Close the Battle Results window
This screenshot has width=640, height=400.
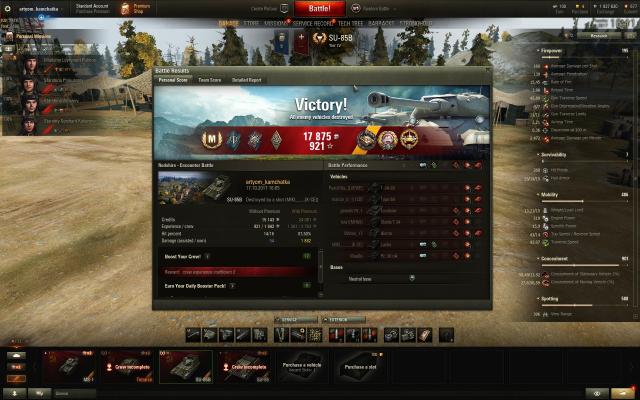click(487, 69)
